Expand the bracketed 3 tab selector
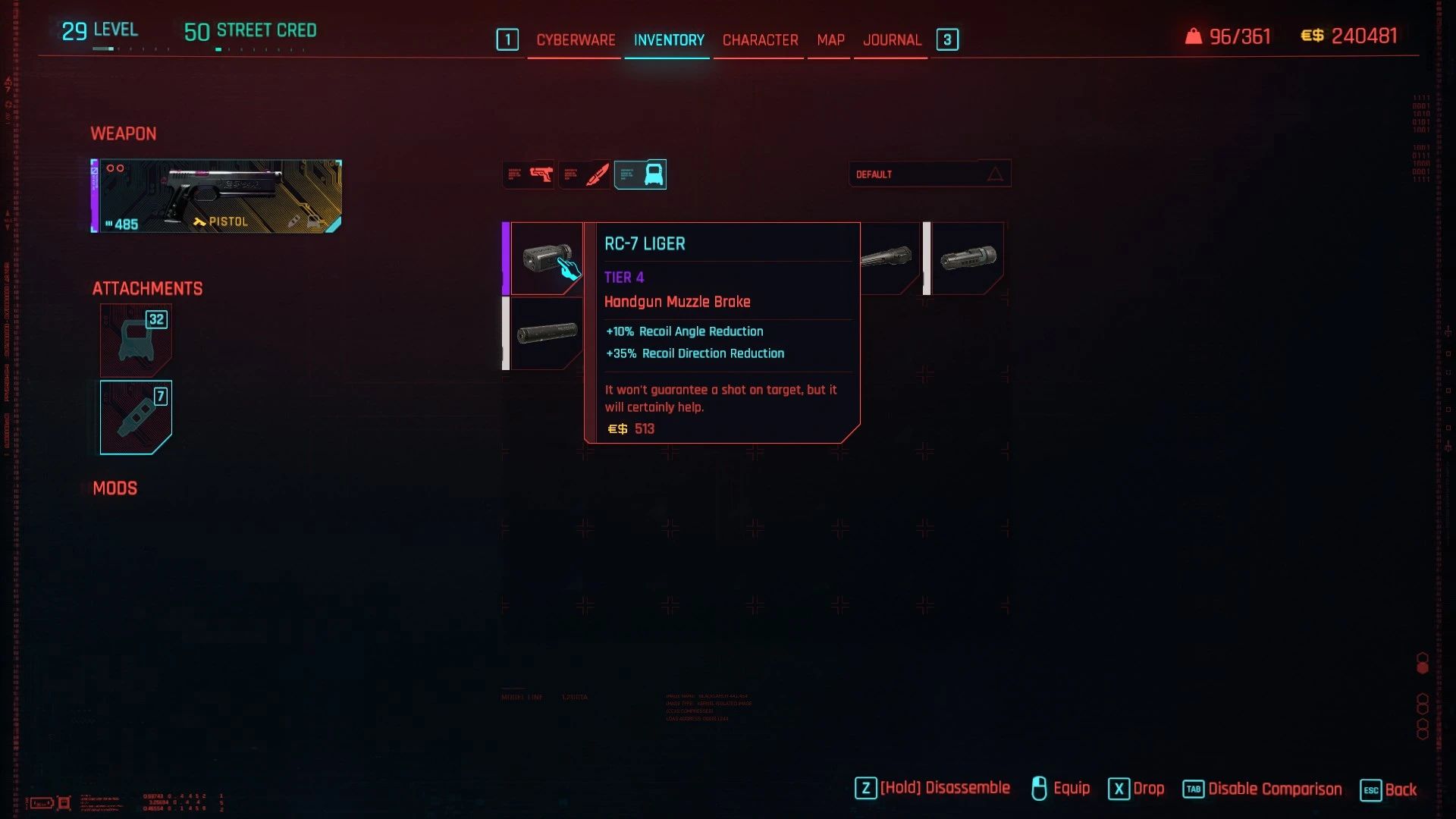 [x=946, y=39]
